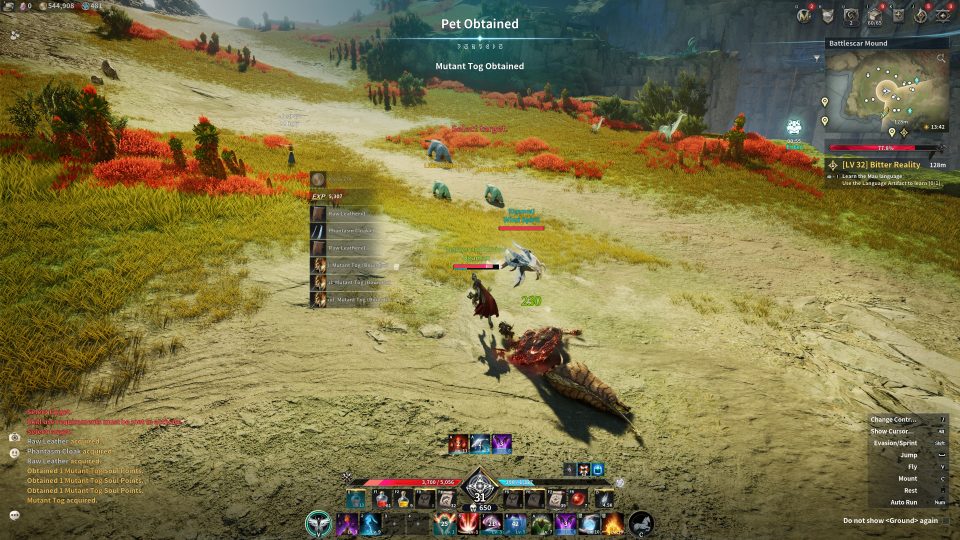Open the chat speech bubble icon
The width and height of the screenshot is (960, 540).
[x=14, y=514]
